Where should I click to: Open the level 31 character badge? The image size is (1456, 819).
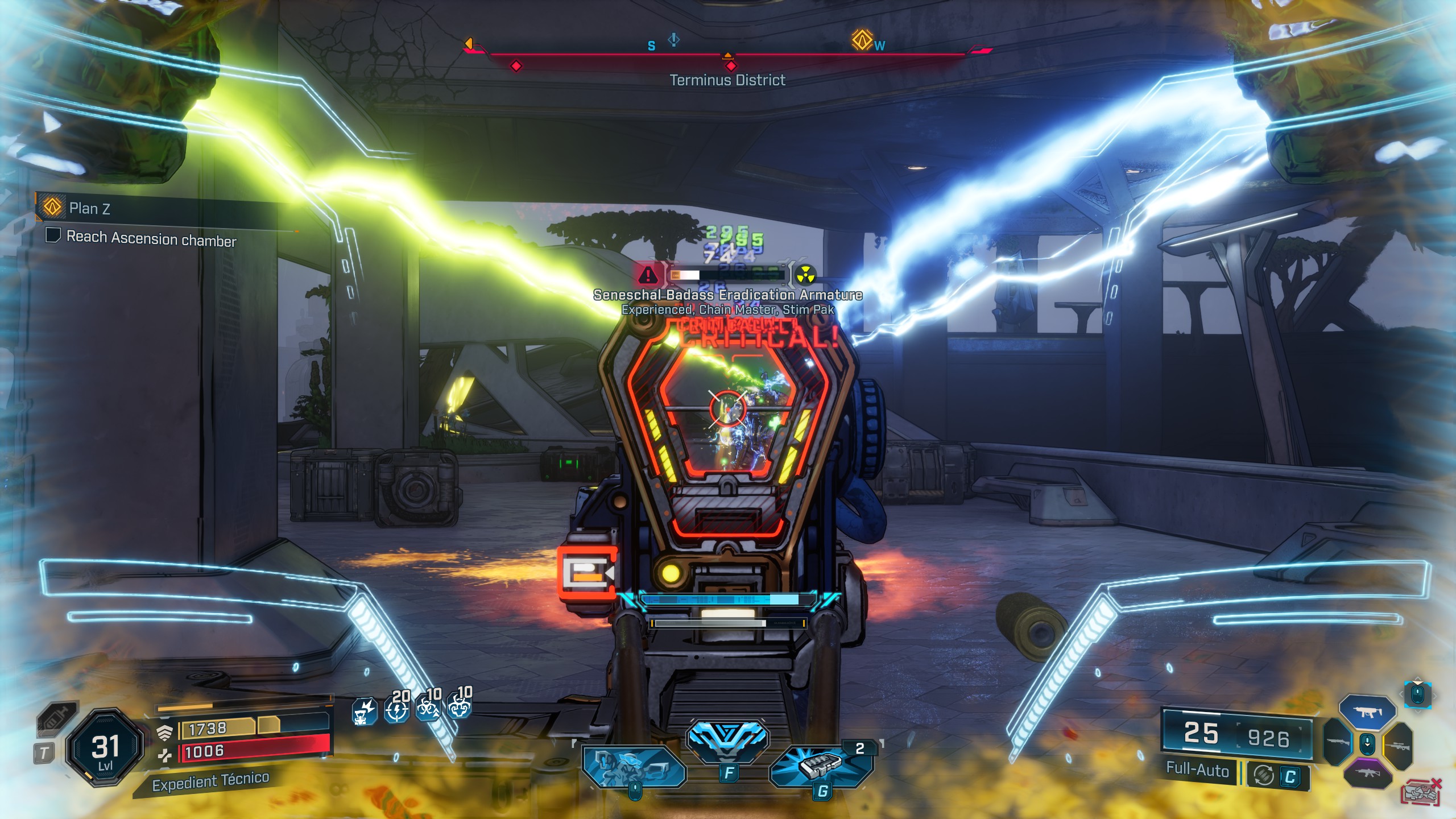point(105,747)
